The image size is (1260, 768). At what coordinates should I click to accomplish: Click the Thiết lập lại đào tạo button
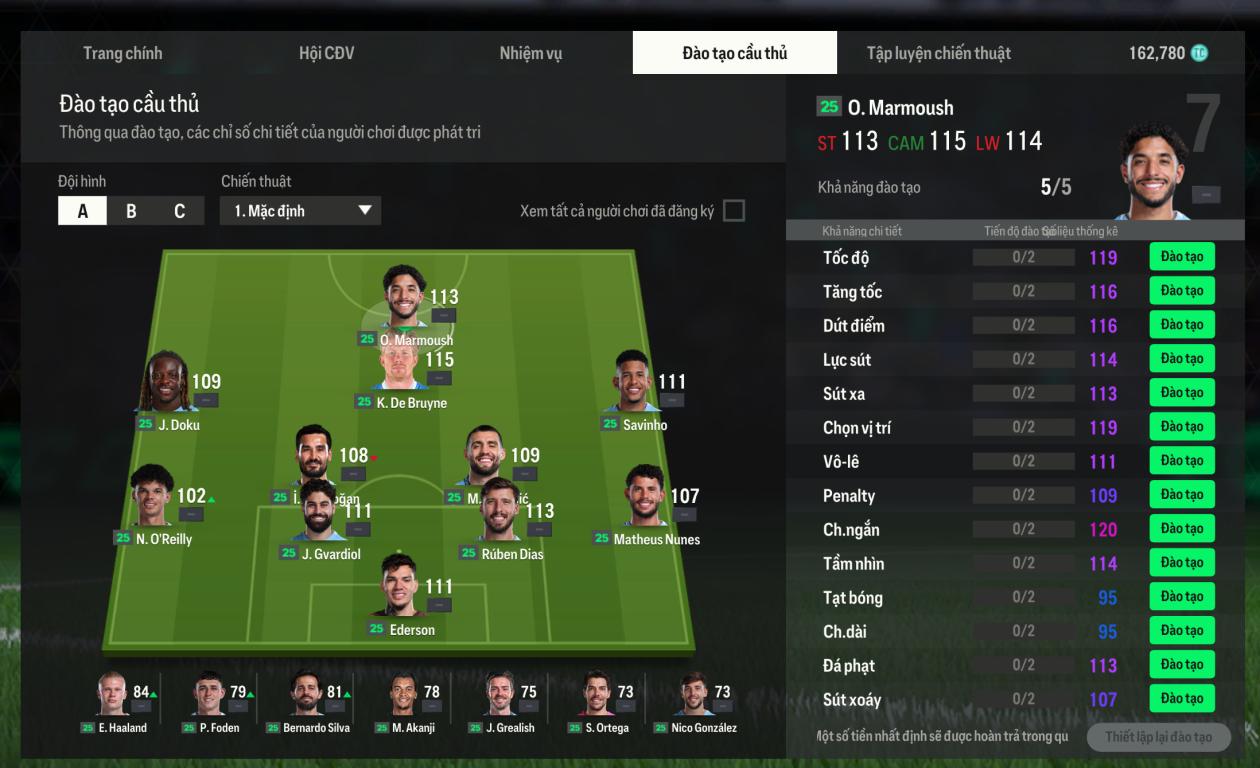(1158, 737)
